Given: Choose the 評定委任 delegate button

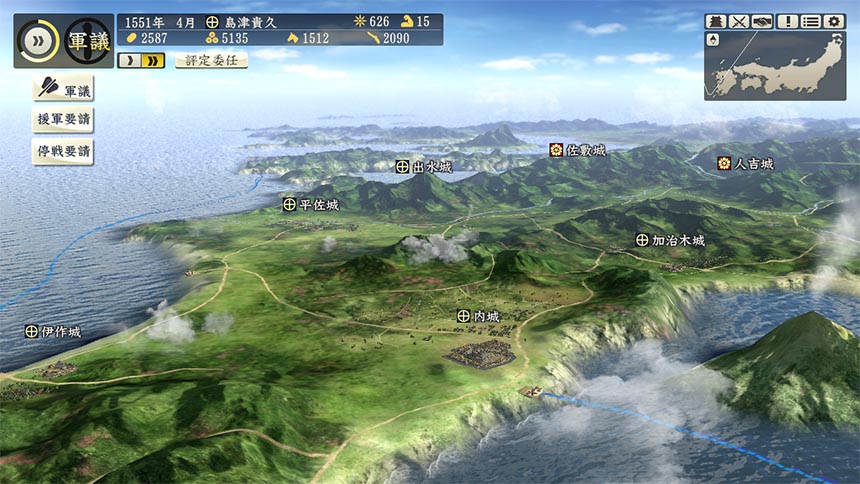Looking at the screenshot, I should (x=211, y=61).
